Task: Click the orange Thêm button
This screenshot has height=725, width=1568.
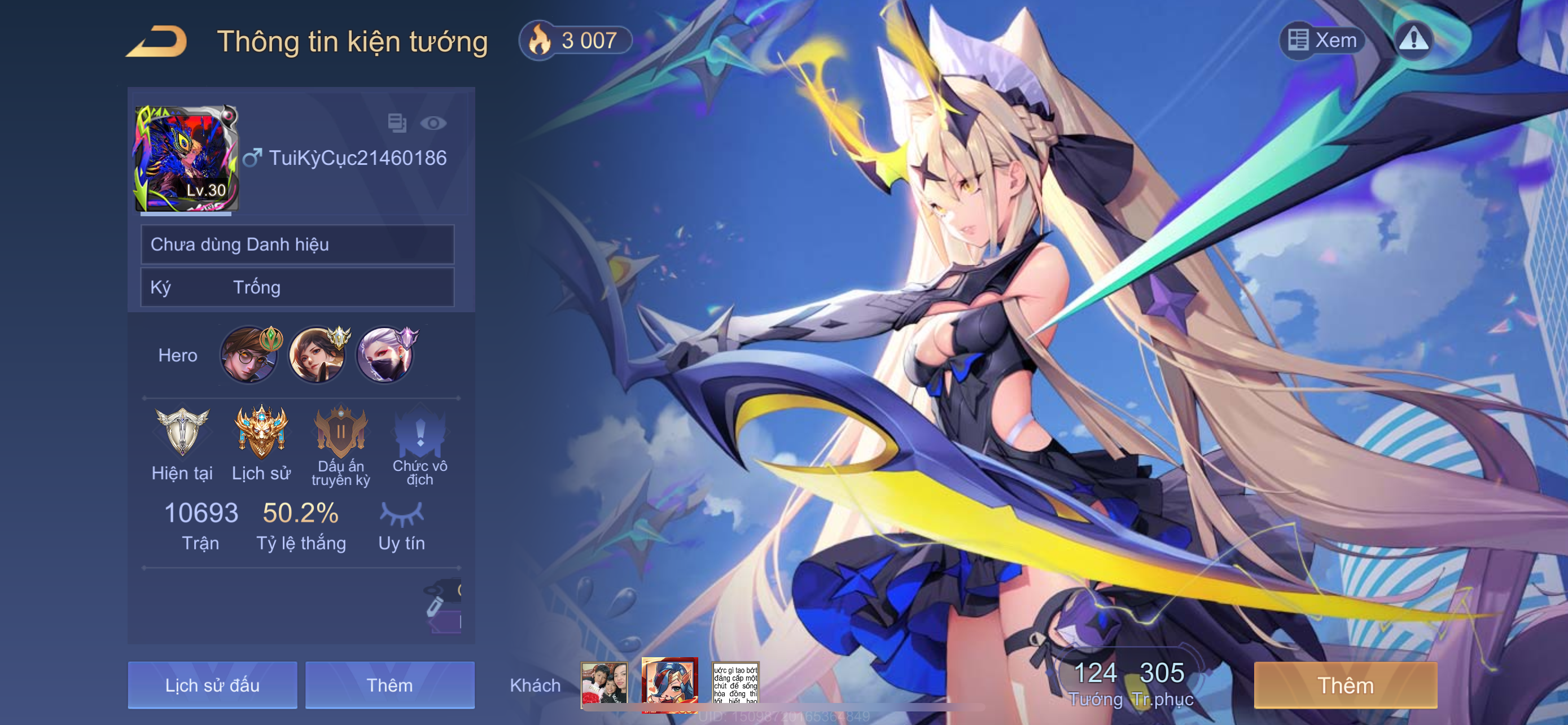Action: click(1345, 685)
